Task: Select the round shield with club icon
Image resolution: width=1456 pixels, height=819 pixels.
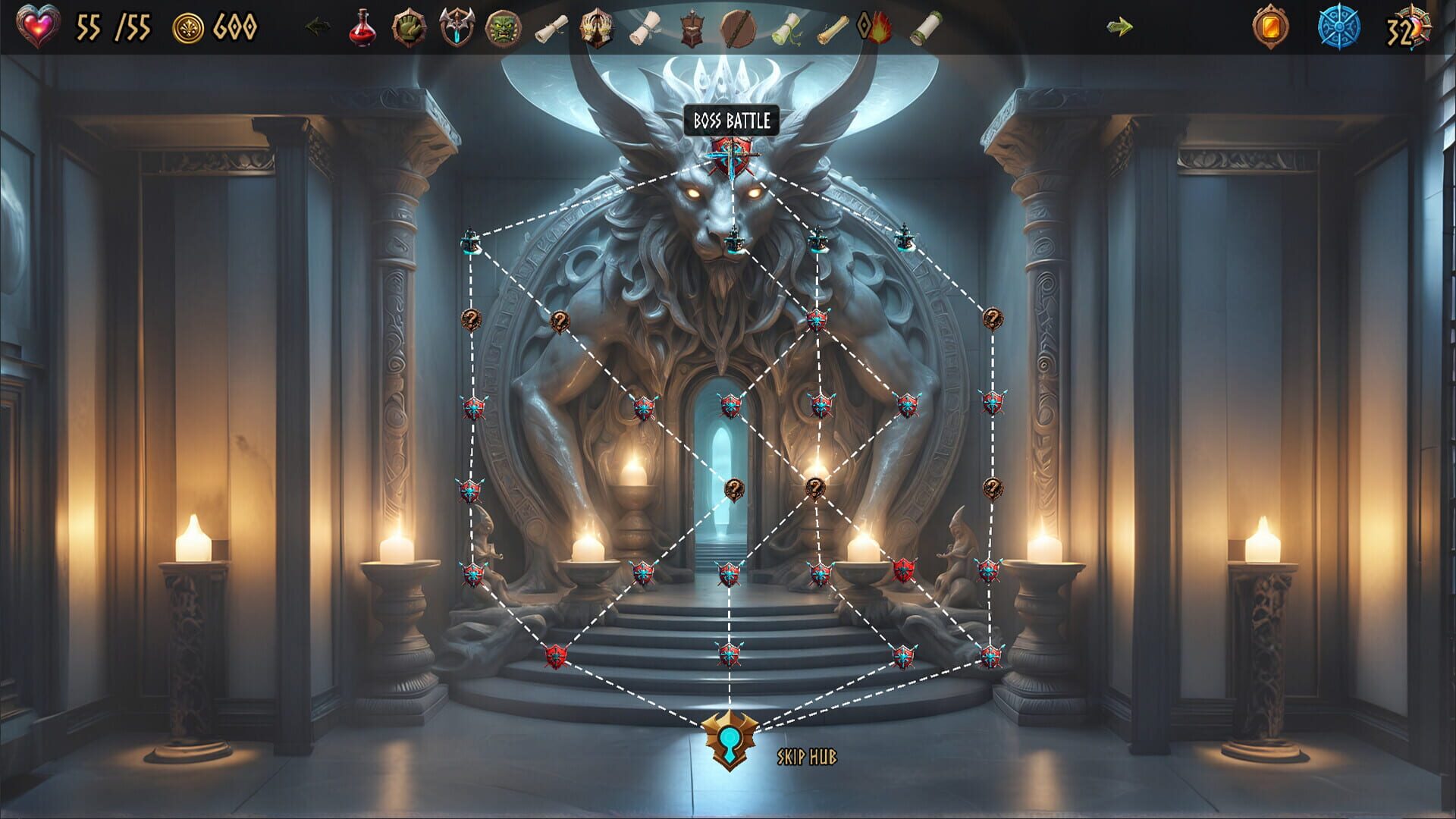Action: pos(738,27)
